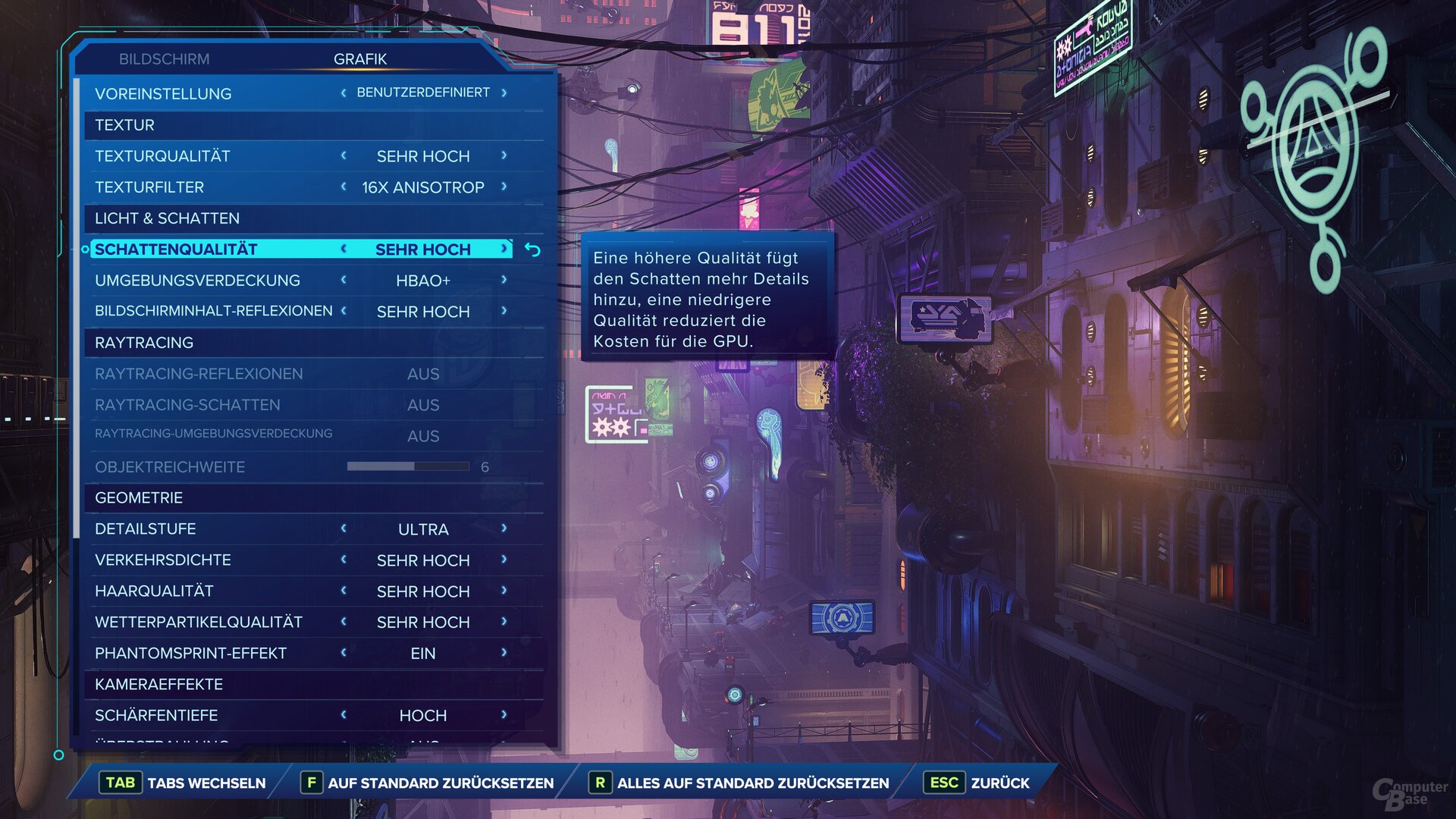
Task: Click the right arrow on Verkehrsdichte
Action: coord(504,560)
